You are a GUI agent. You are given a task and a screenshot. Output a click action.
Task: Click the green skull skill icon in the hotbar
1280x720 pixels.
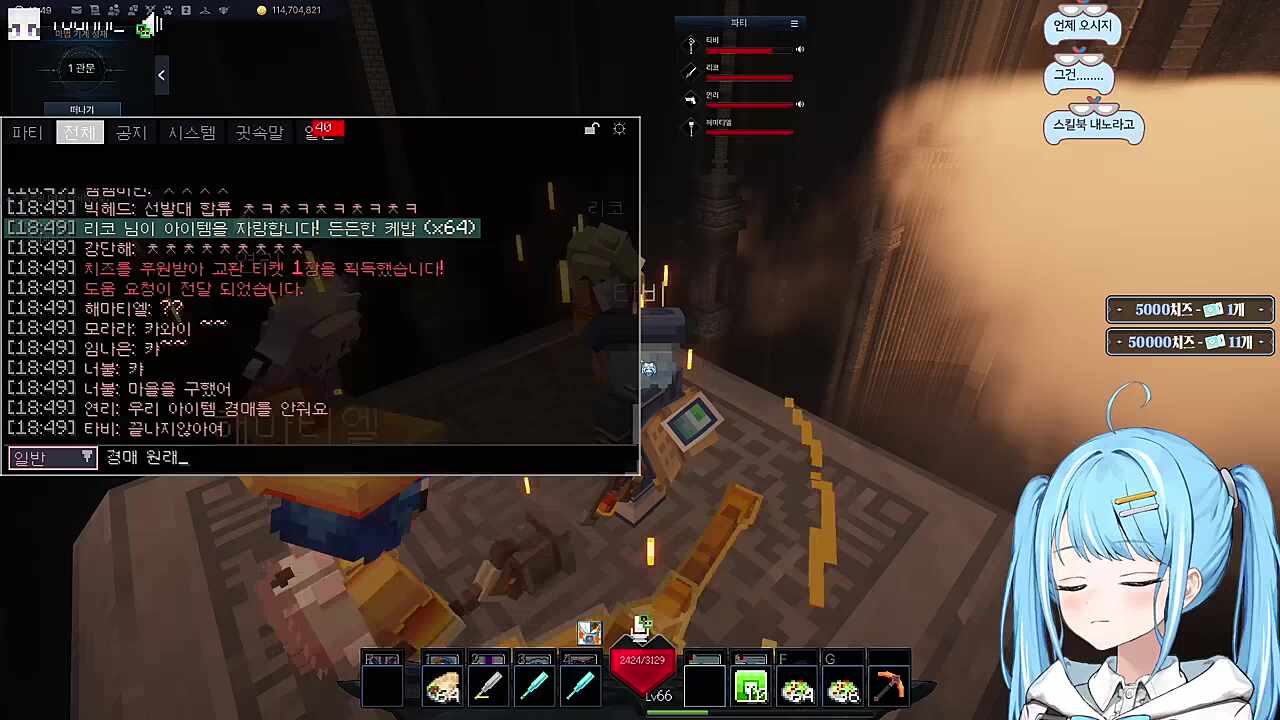pos(751,686)
